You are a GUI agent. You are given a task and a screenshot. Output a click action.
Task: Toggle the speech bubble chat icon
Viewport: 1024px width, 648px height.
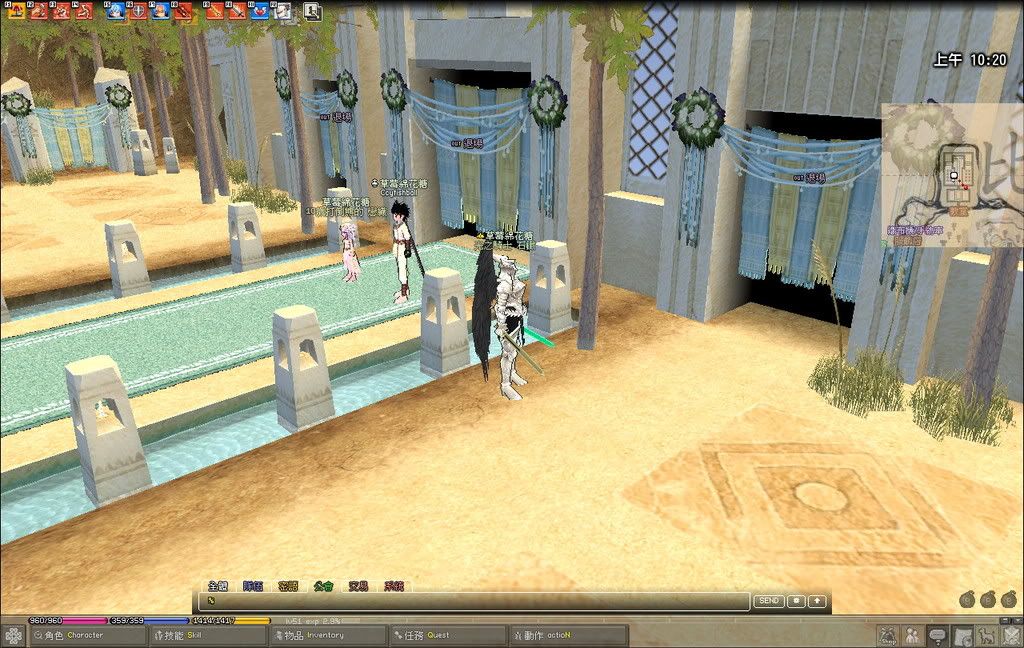937,635
